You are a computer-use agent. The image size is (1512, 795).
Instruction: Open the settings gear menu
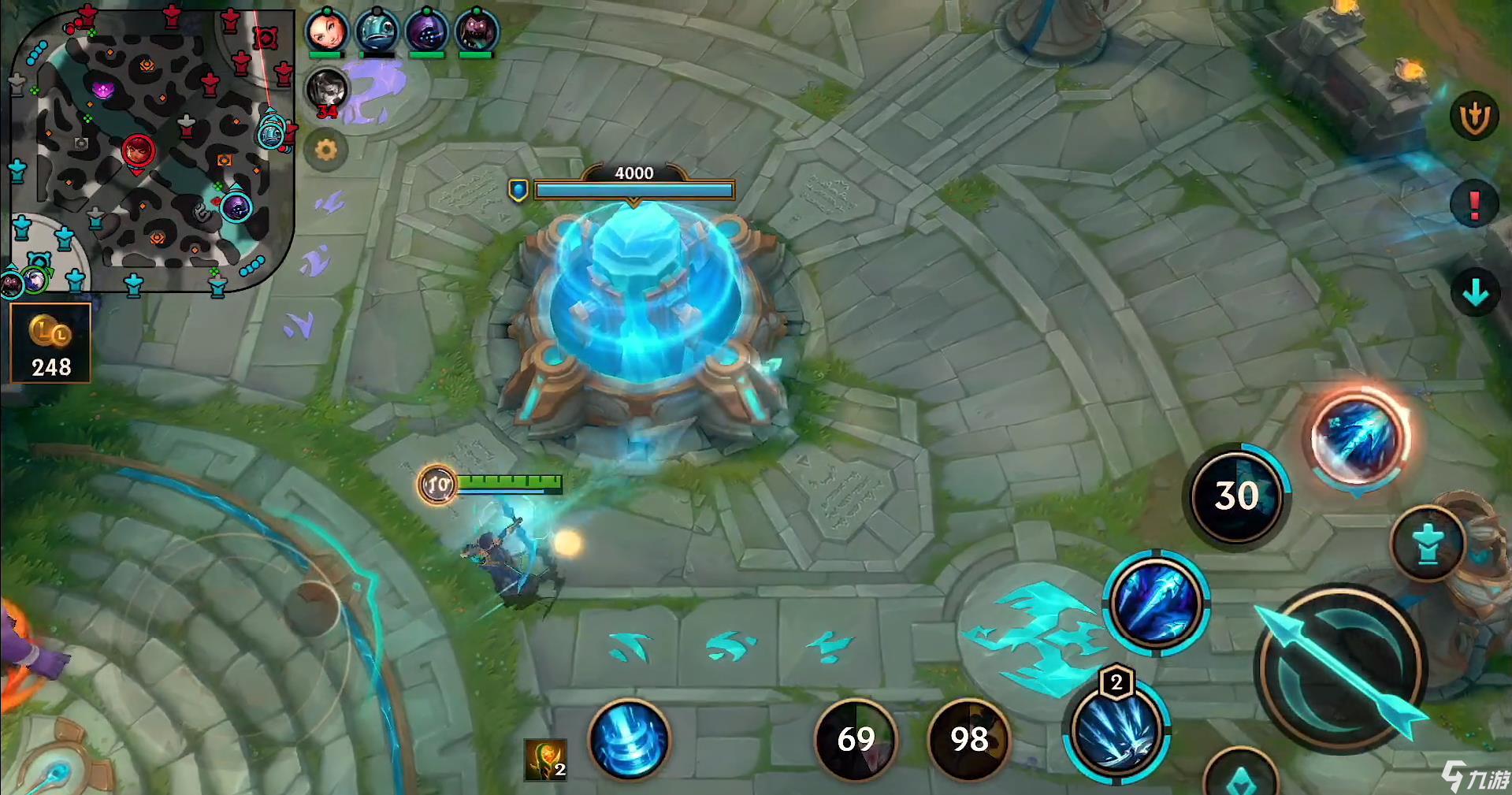tap(325, 149)
